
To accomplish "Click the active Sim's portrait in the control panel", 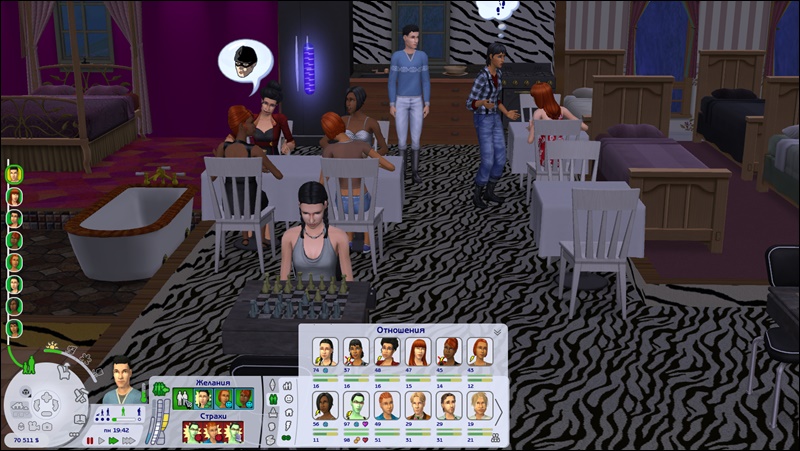I will pos(120,376).
